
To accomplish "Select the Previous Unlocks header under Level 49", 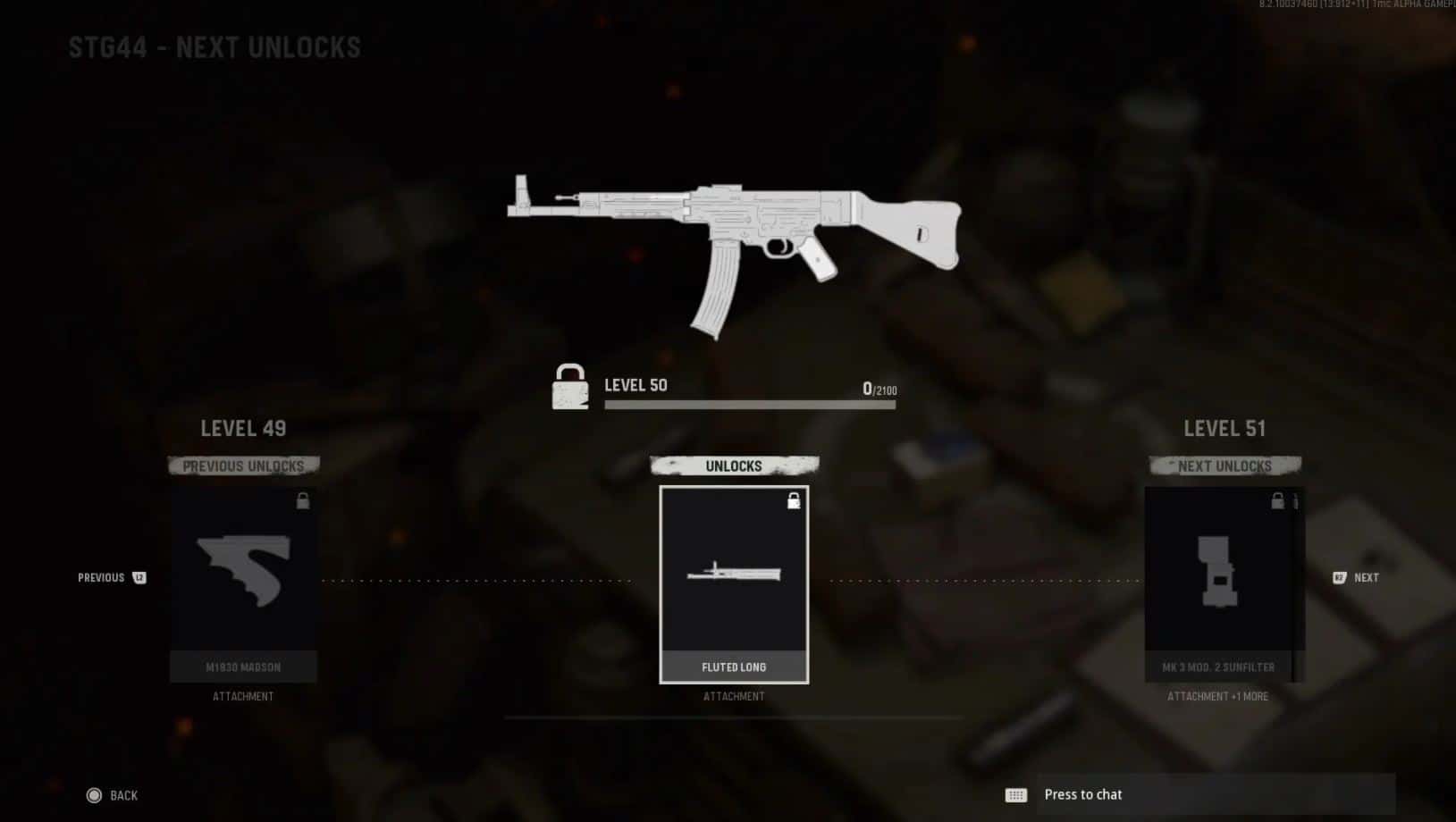I will pos(243,466).
